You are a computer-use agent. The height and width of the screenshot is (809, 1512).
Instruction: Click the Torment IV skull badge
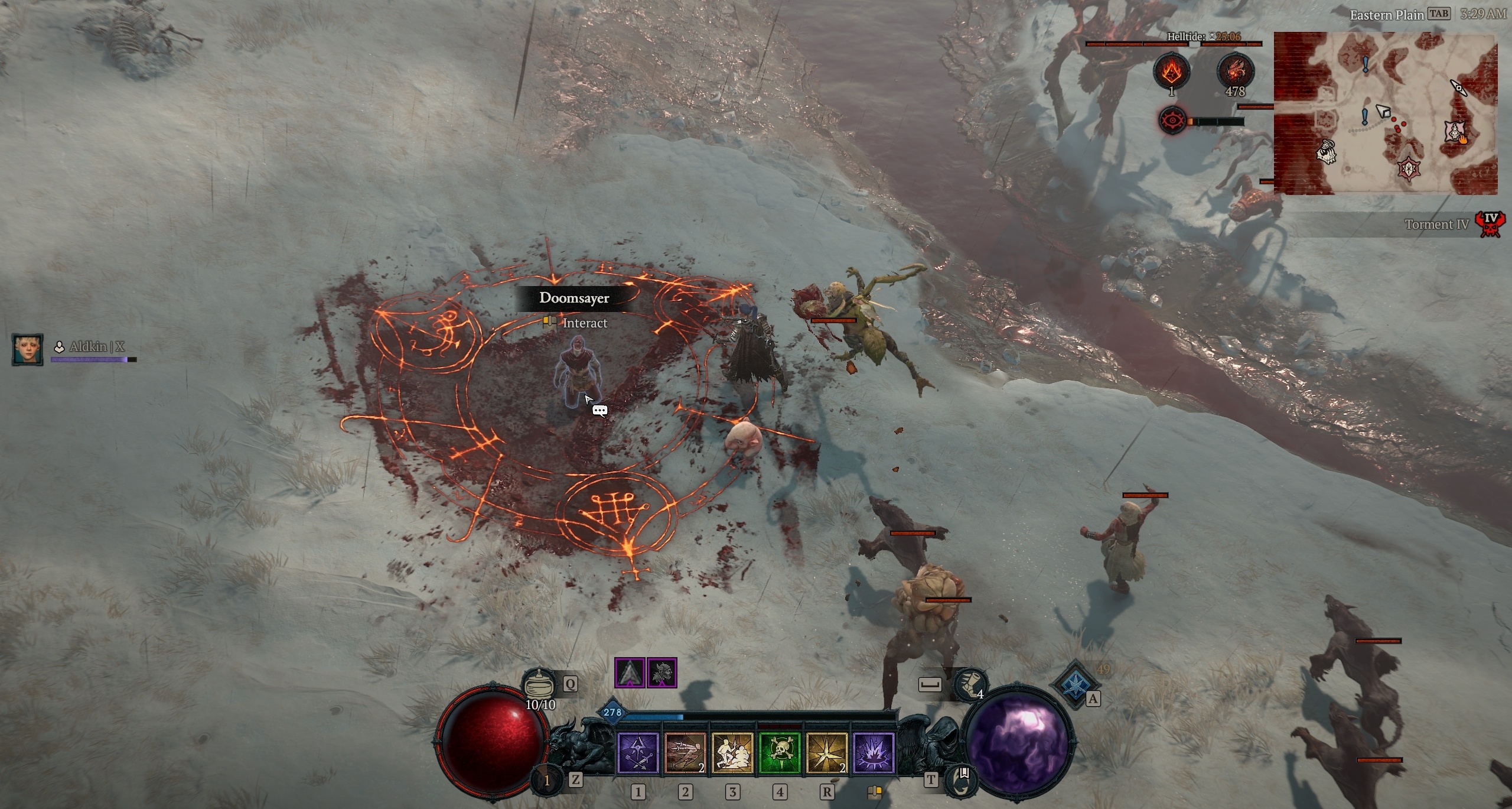pos(1491,224)
